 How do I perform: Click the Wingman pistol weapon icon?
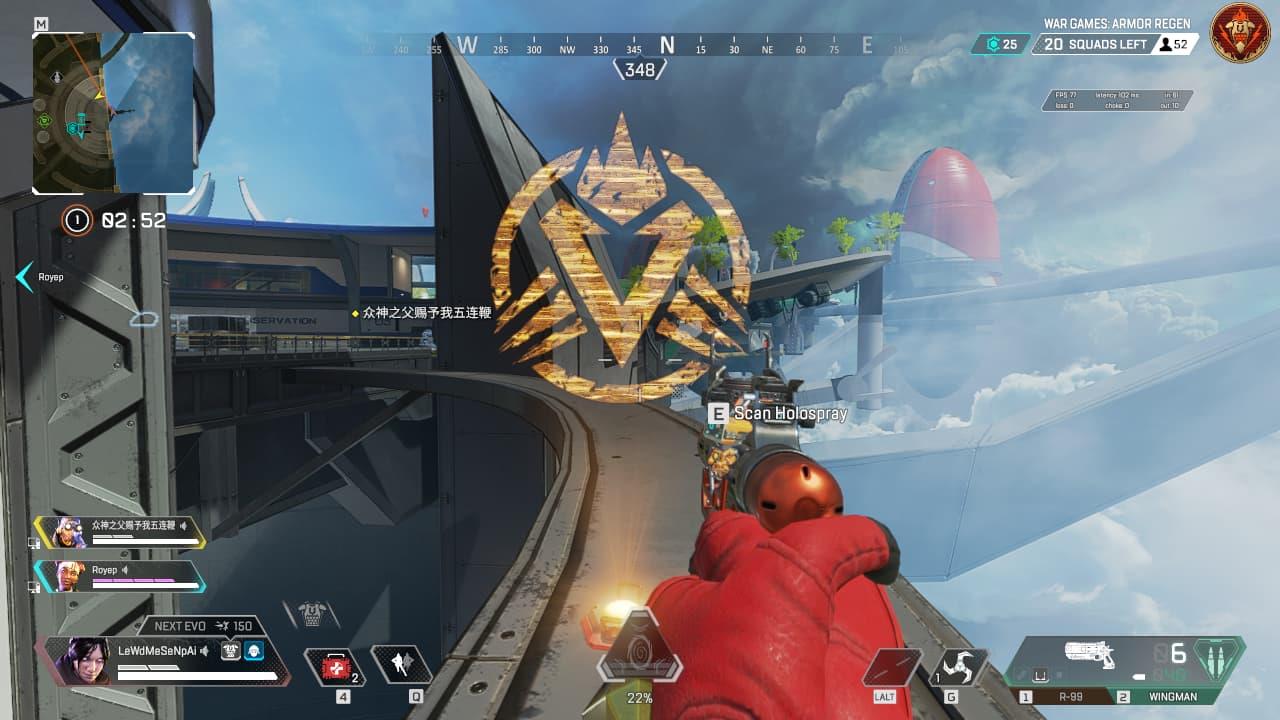[x=1090, y=655]
